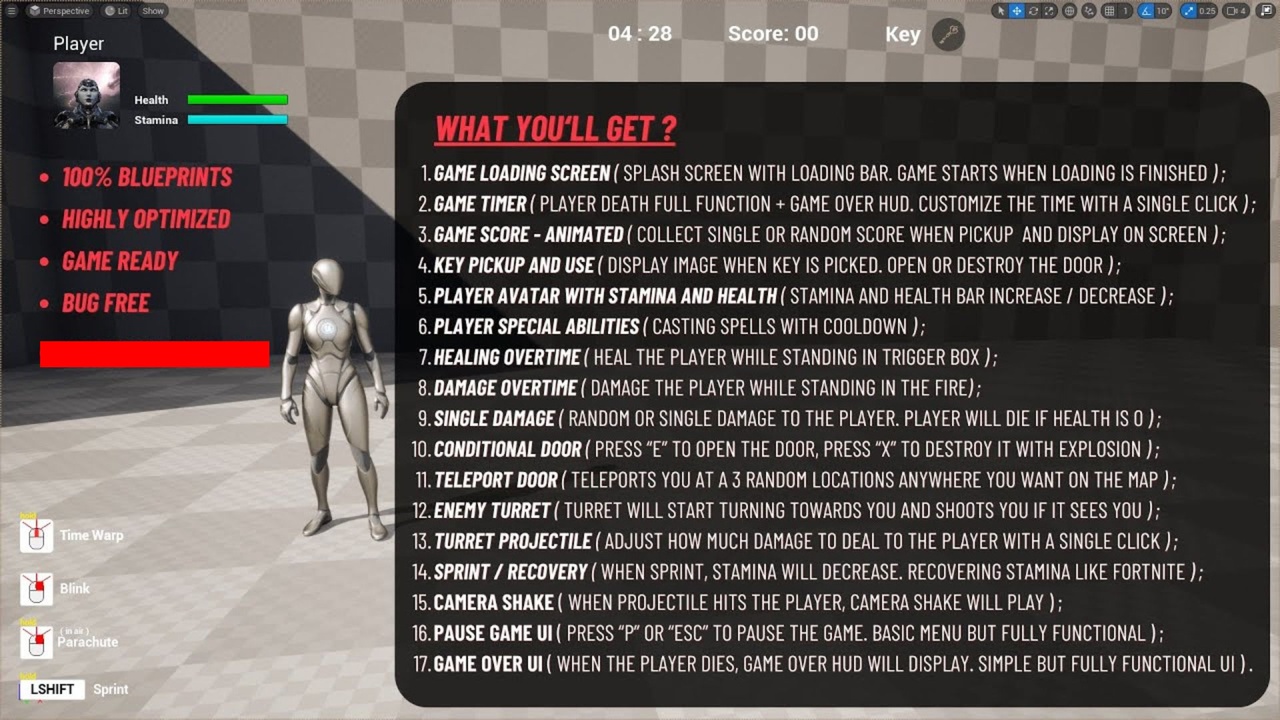Toggle grid snapping on the viewport toolbar
This screenshot has height=720, width=1280.
tap(1107, 10)
